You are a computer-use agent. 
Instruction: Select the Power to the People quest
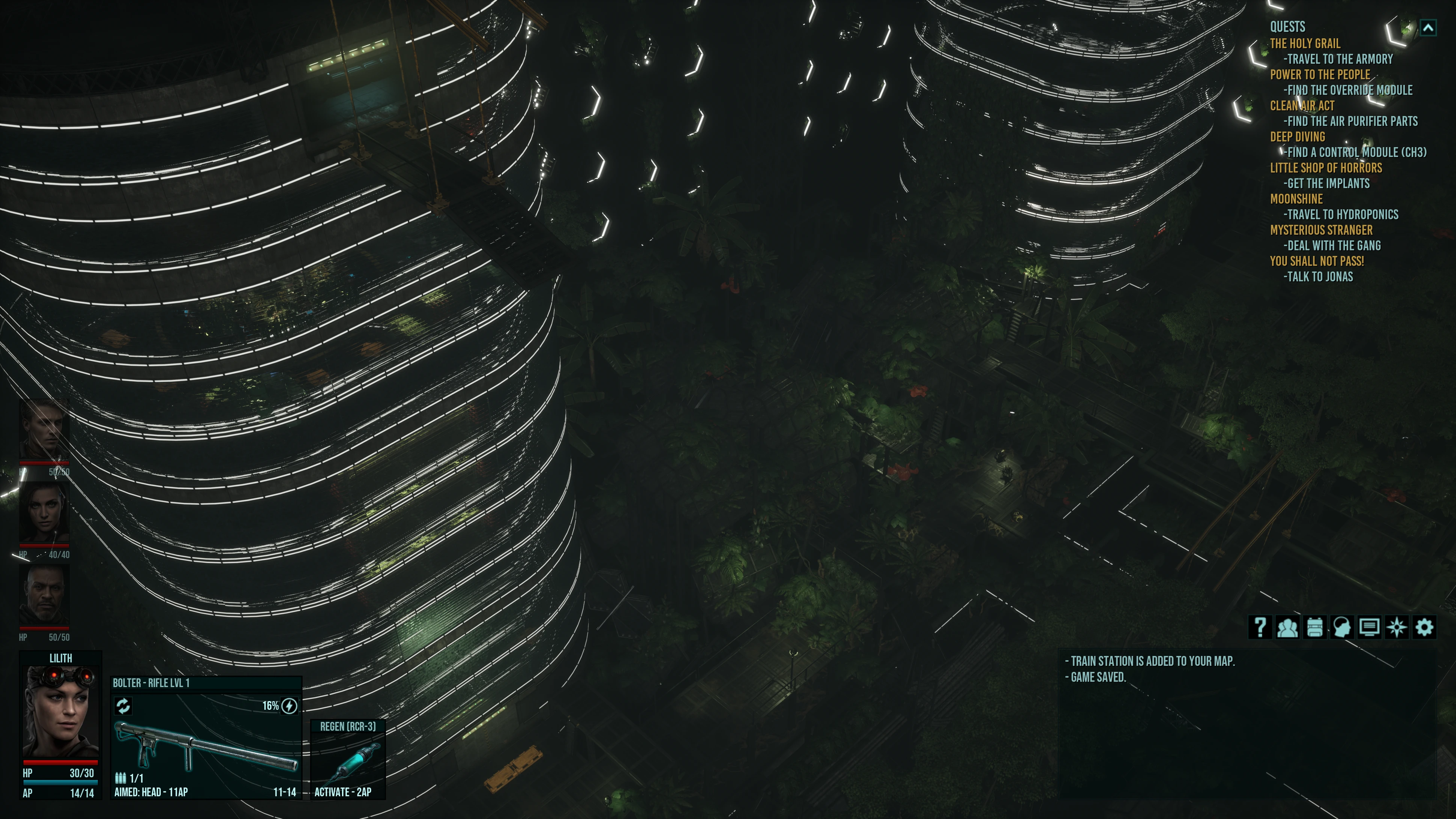[x=1320, y=75]
